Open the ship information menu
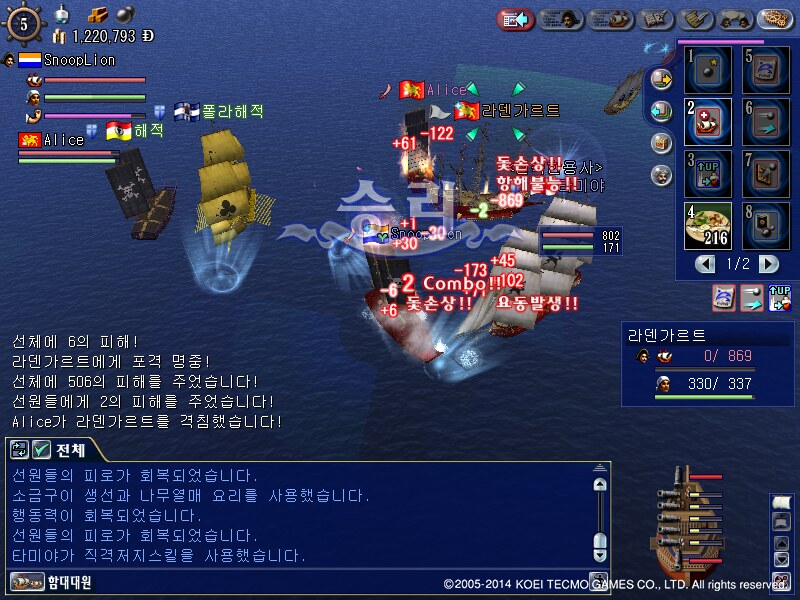The height and width of the screenshot is (600, 800). 610,18
